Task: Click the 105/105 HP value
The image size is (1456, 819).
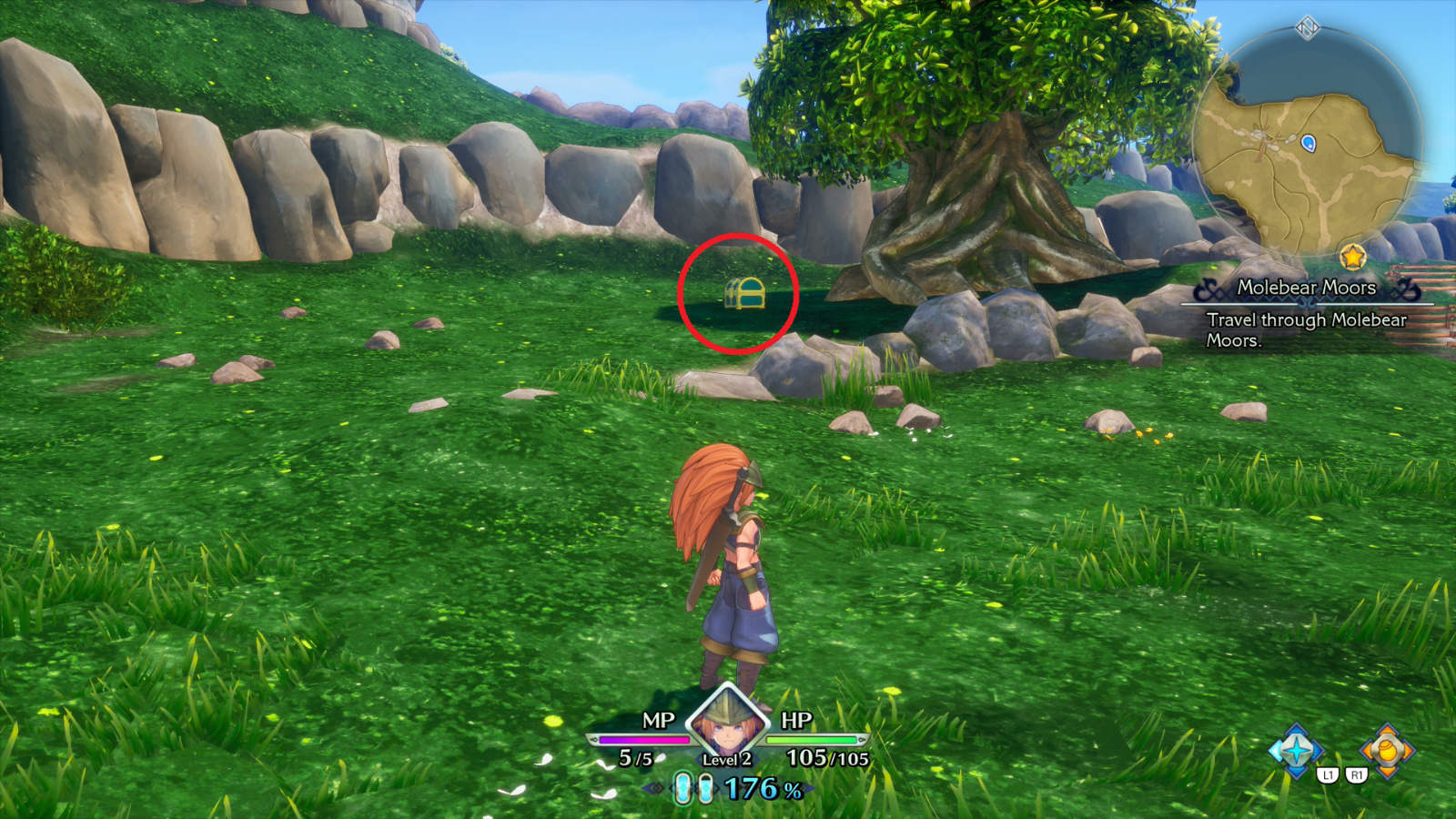Action: click(x=830, y=757)
